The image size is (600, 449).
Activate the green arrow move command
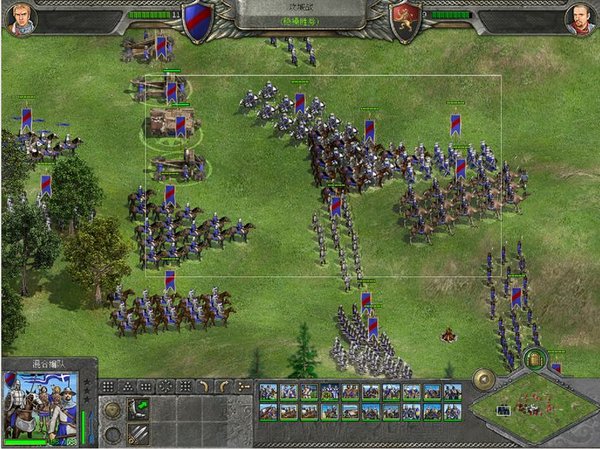pyautogui.click(x=138, y=408)
